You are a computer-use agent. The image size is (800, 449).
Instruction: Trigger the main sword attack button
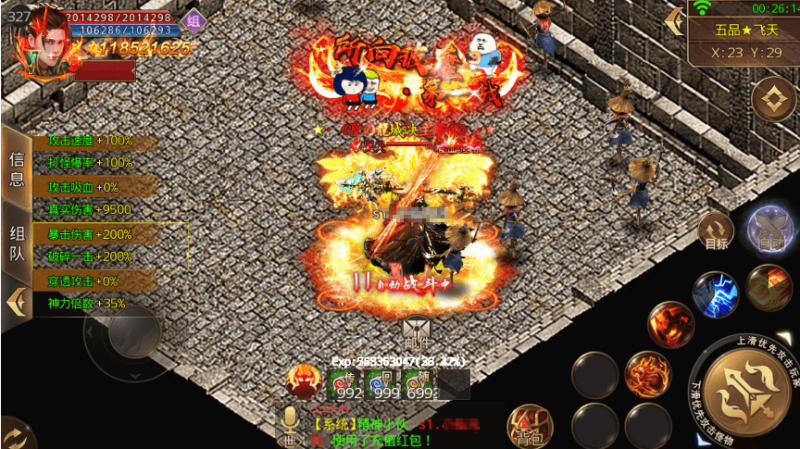pos(745,390)
